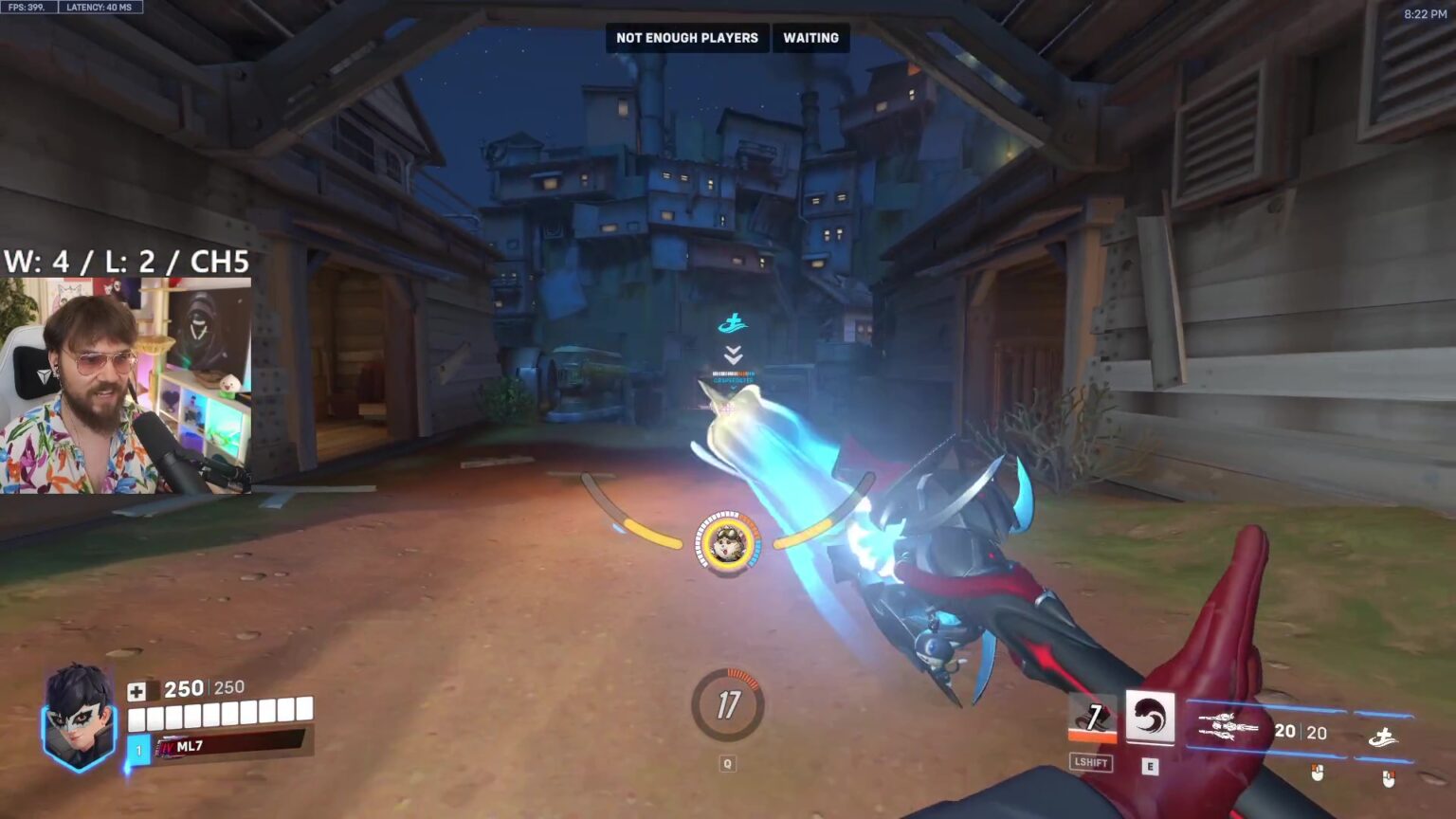This screenshot has height=819, width=1456.
Task: Click the E keybind label under Suzu
Action: (x=1151, y=766)
